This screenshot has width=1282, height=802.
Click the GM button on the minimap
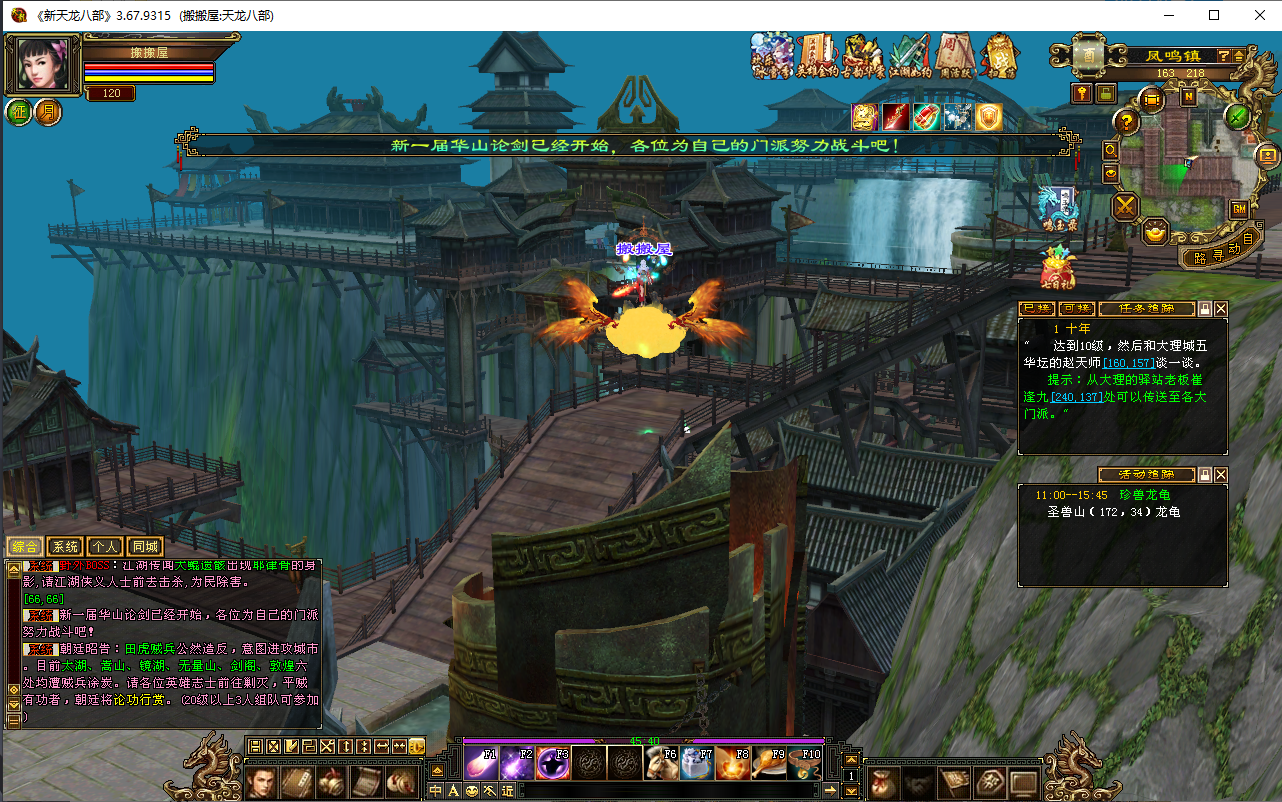1239,208
